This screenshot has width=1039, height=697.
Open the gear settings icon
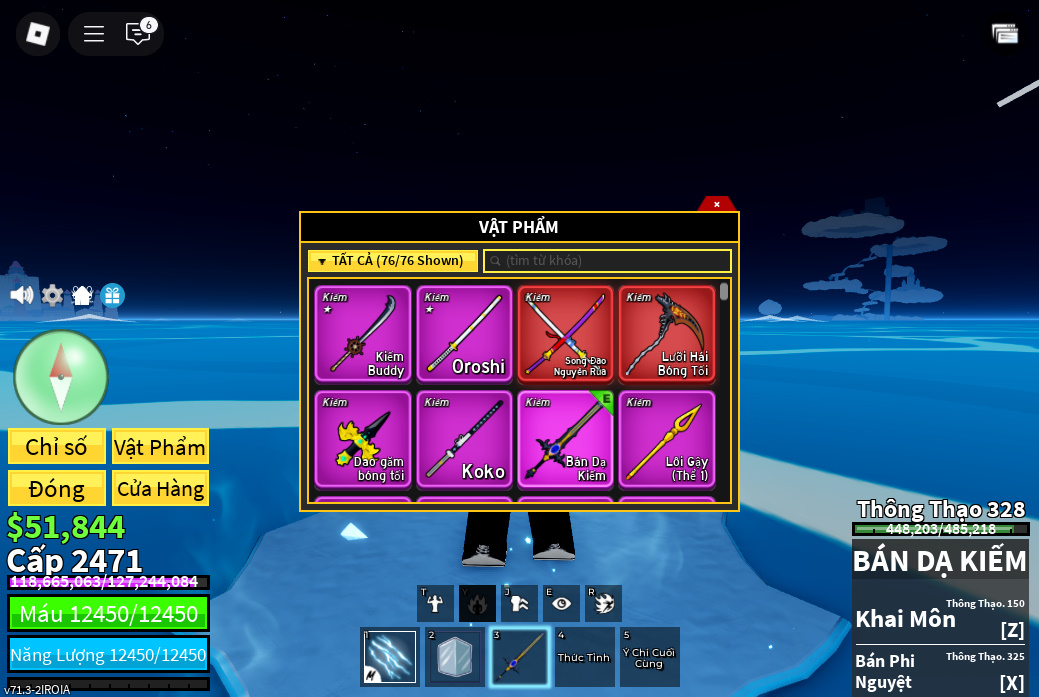pos(52,295)
